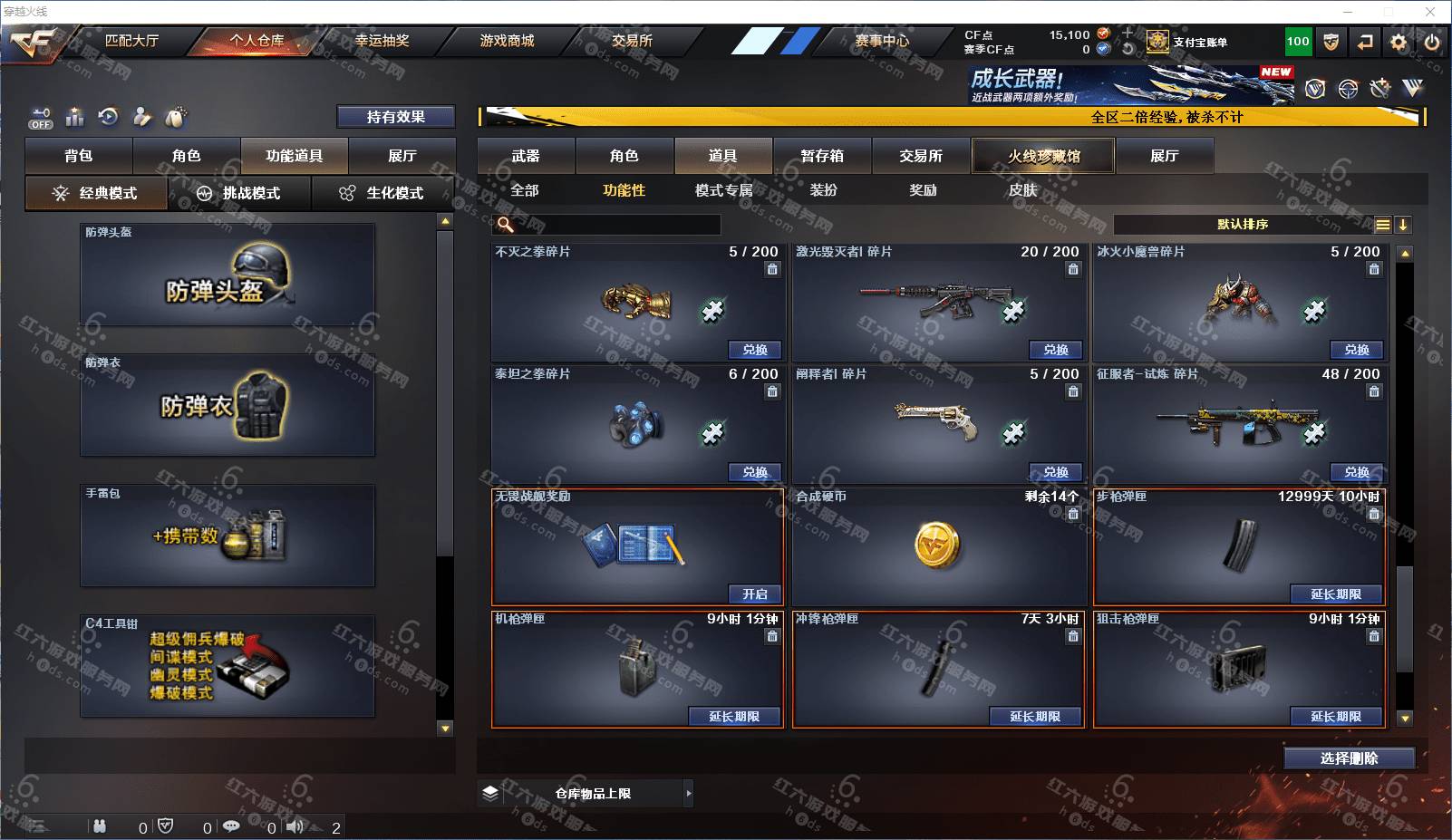Choose the C4工具钳 item card
This screenshot has width=1452, height=840.
coord(227,666)
